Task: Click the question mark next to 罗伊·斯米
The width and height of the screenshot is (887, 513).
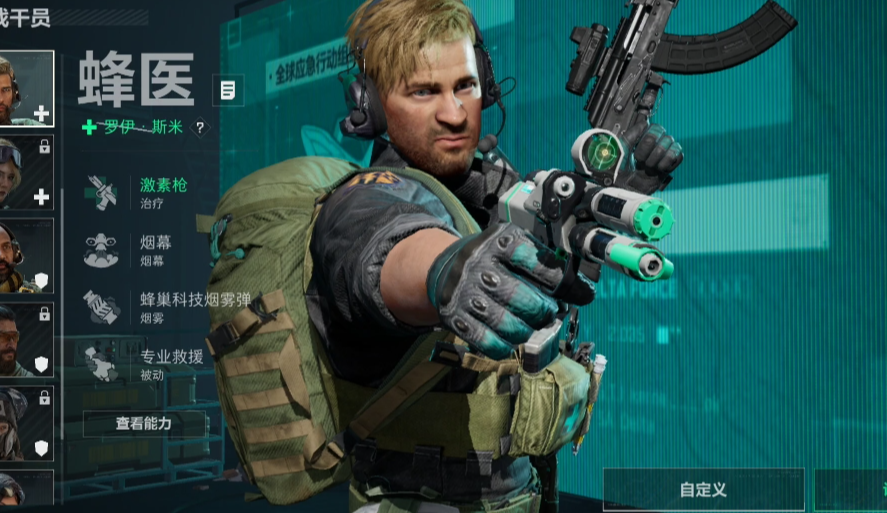Action: pos(199,128)
